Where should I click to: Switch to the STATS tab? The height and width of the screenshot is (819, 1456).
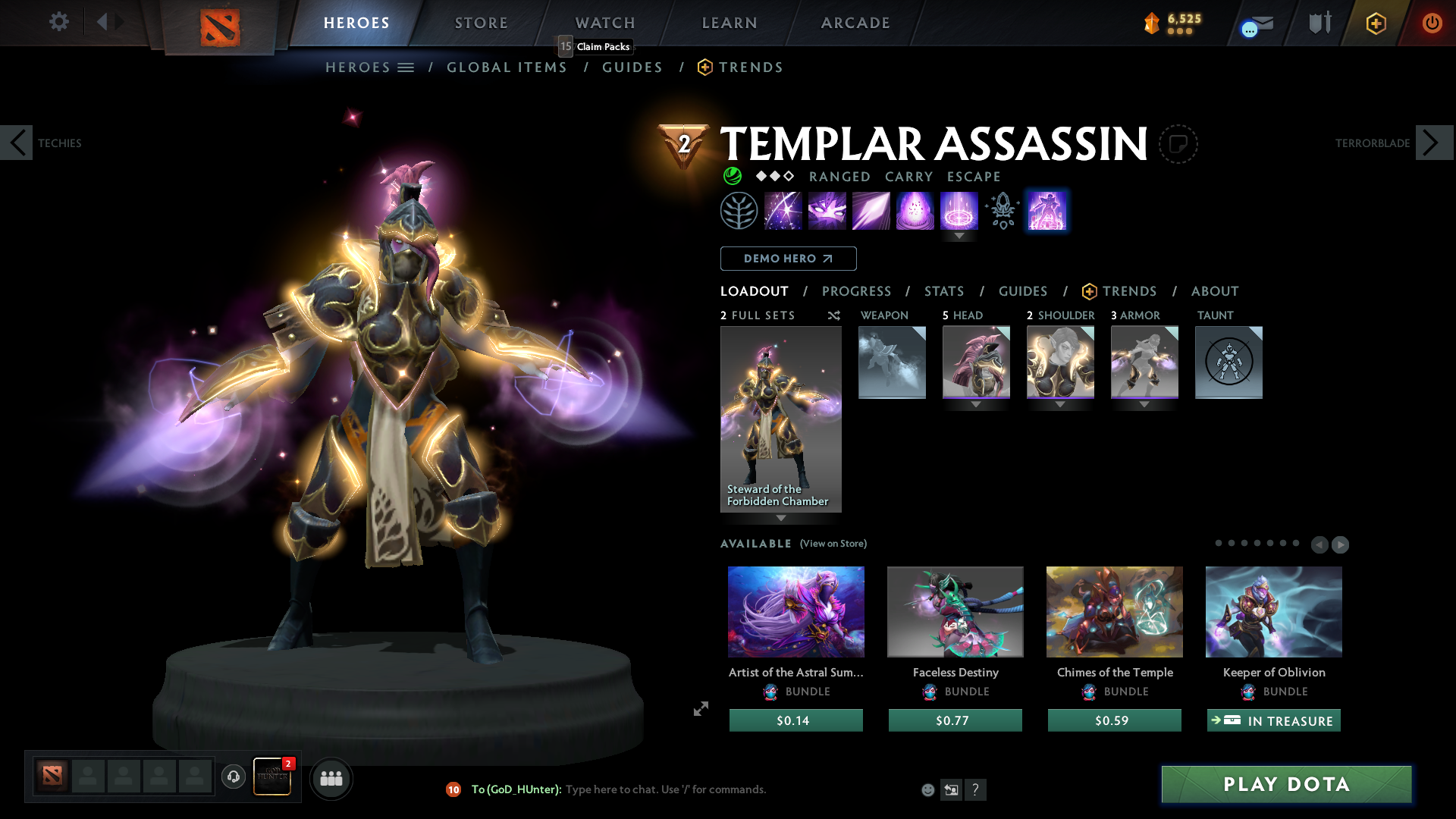pos(943,291)
